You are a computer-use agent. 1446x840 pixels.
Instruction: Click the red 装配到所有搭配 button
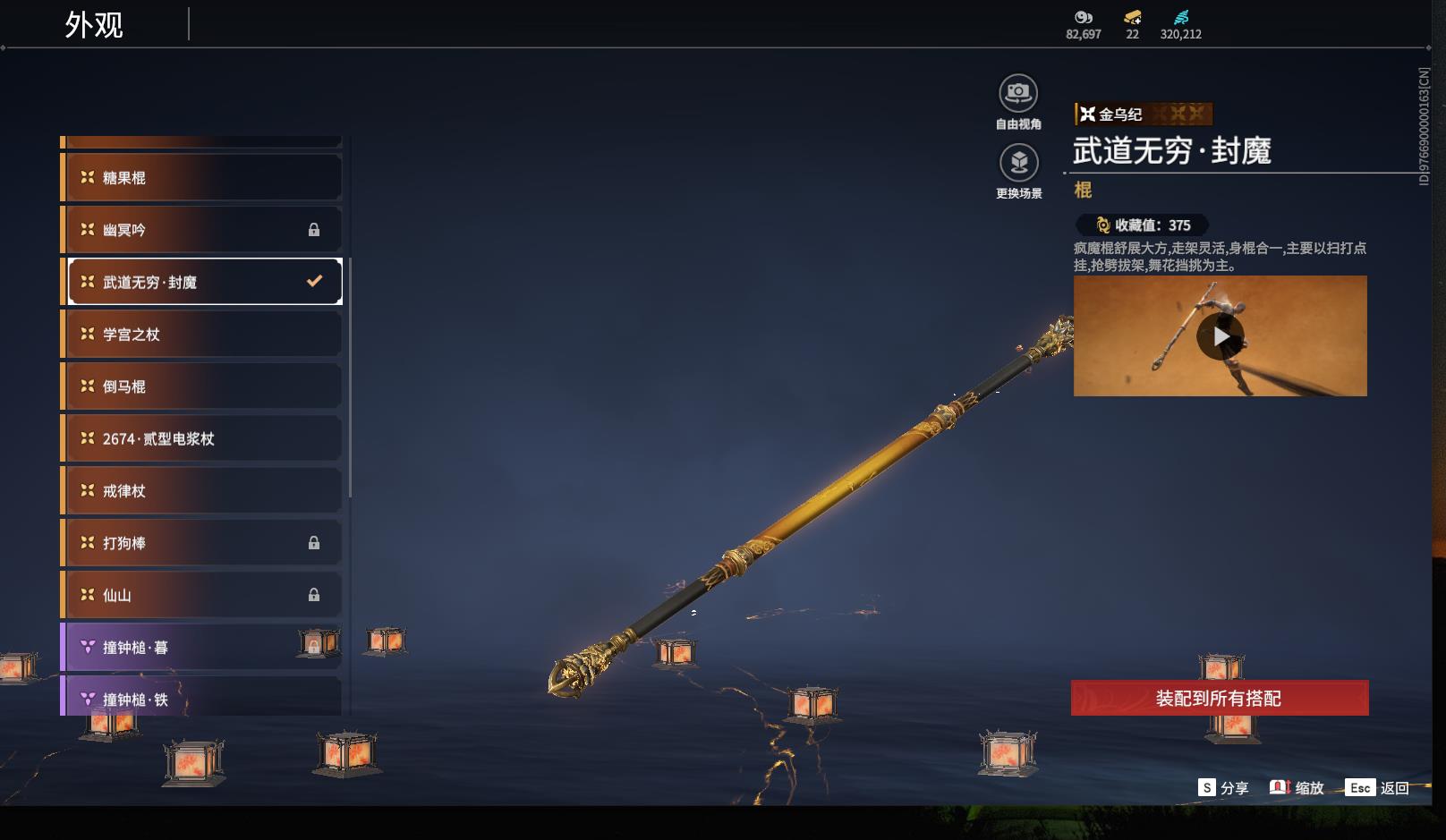click(1219, 698)
